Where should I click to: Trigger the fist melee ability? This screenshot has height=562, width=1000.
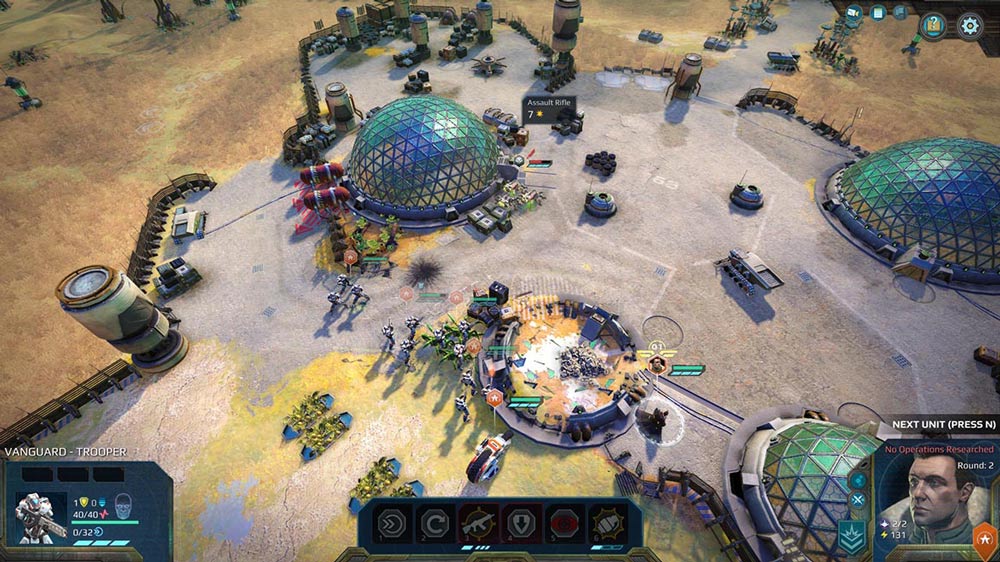pyautogui.click(x=609, y=523)
